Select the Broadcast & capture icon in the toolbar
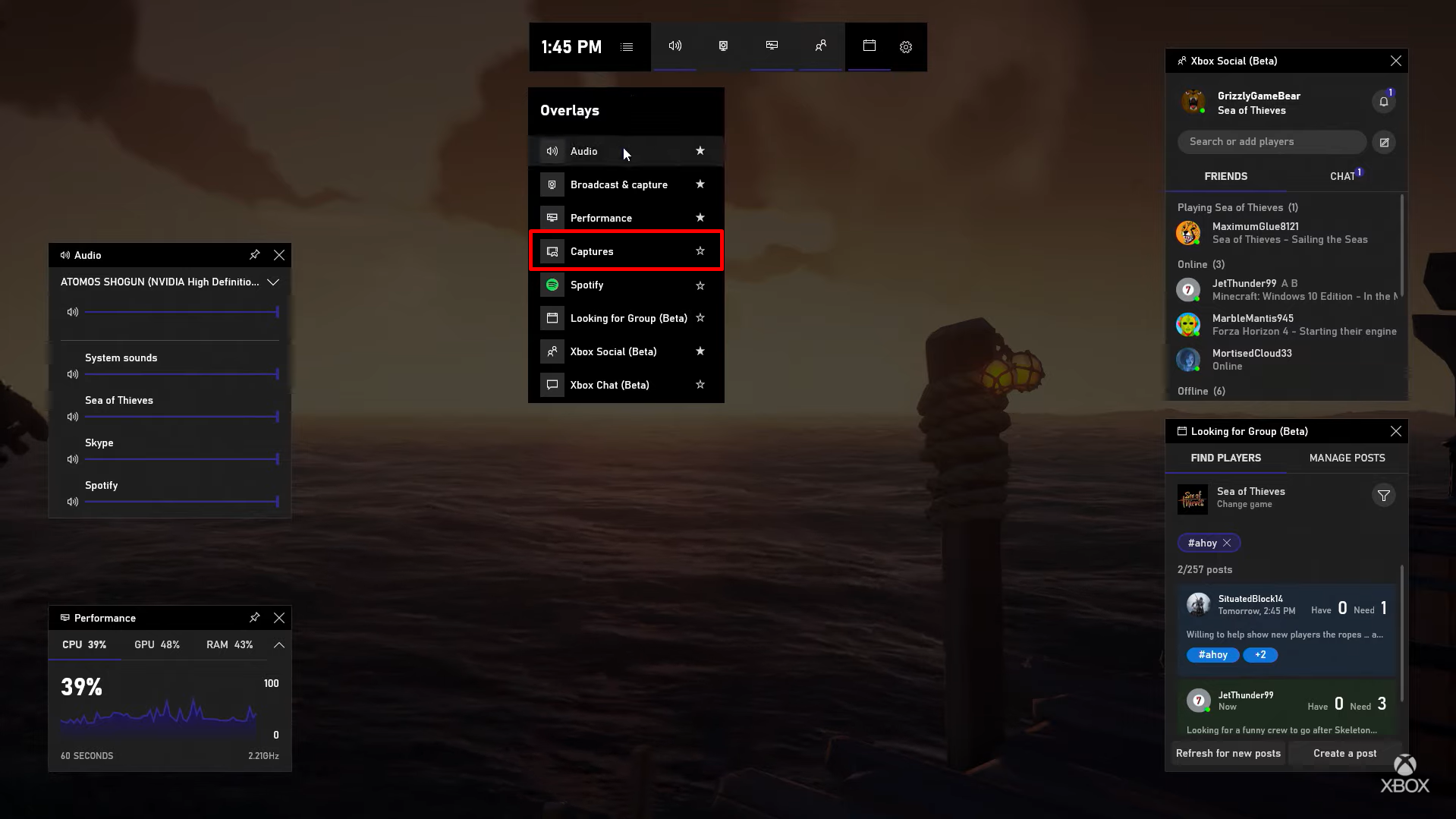This screenshot has height=819, width=1456. 723,46
